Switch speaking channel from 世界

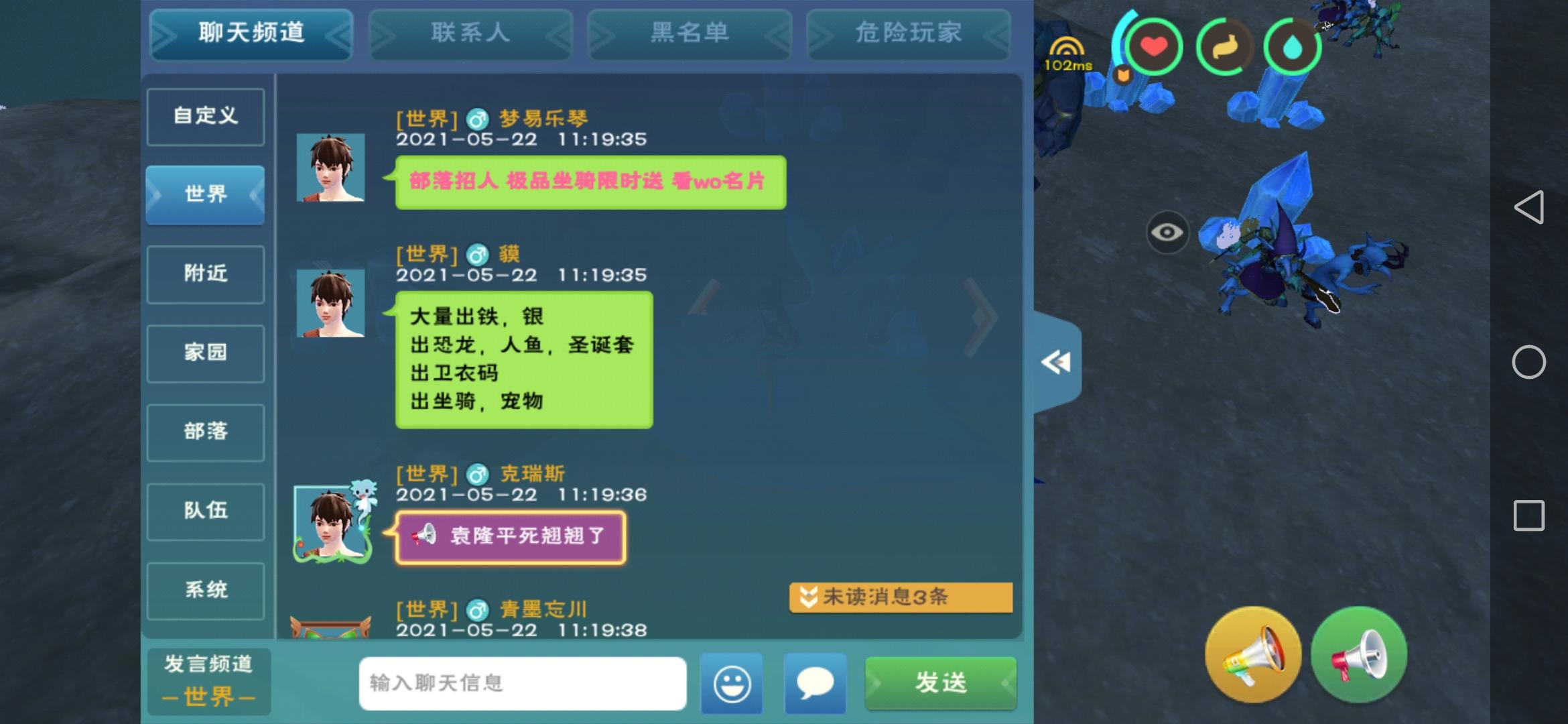pos(208,682)
